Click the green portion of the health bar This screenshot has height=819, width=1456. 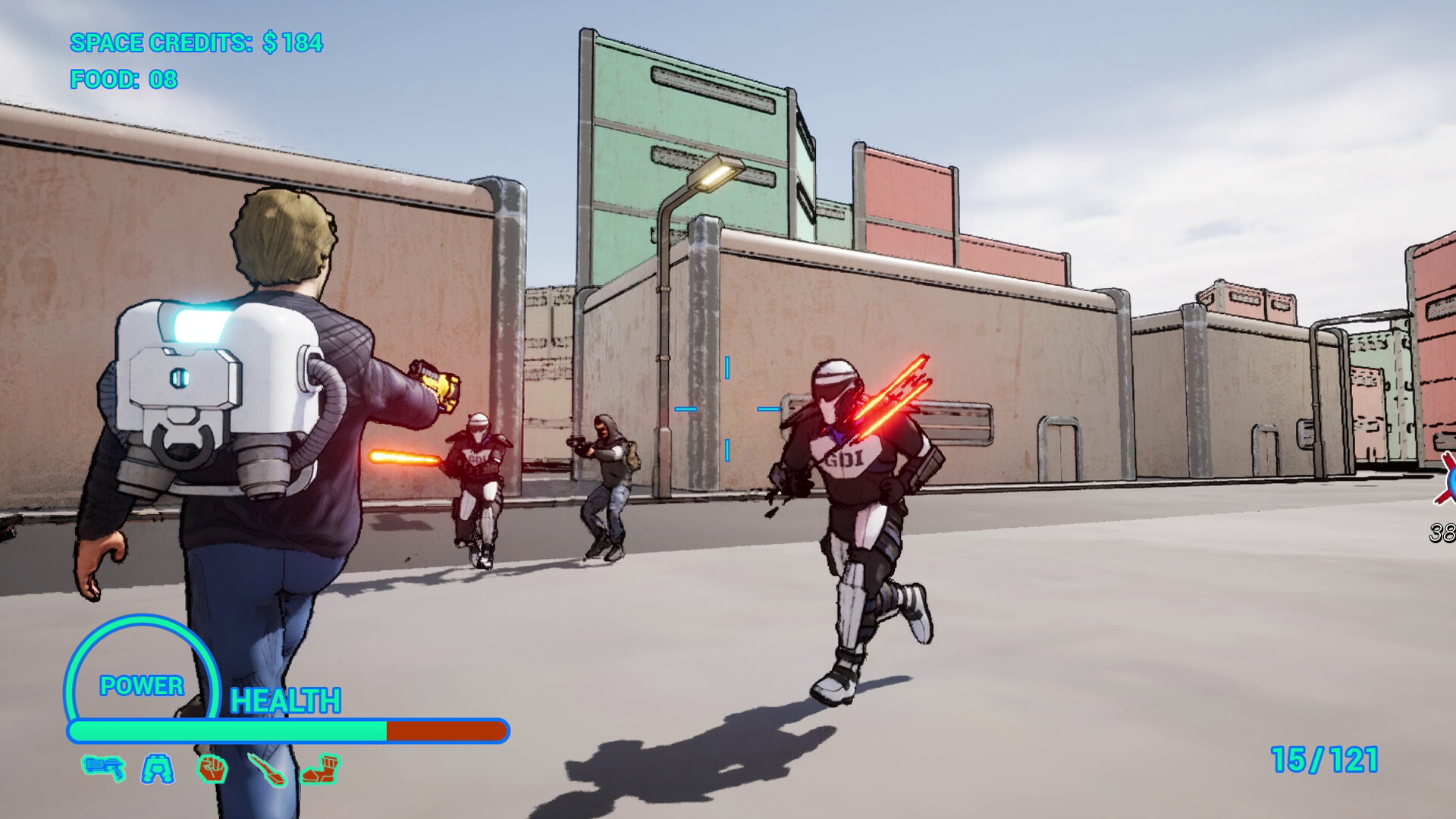coord(227,730)
